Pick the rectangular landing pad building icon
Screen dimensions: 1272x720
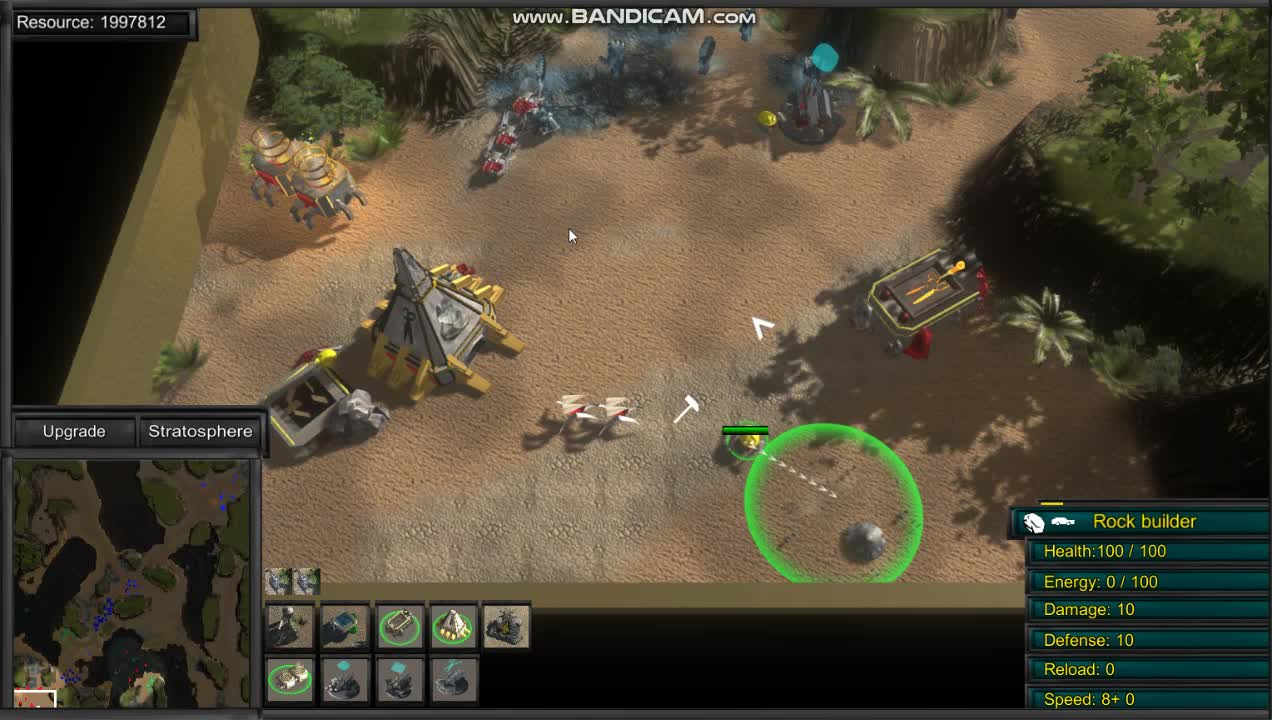coord(399,626)
